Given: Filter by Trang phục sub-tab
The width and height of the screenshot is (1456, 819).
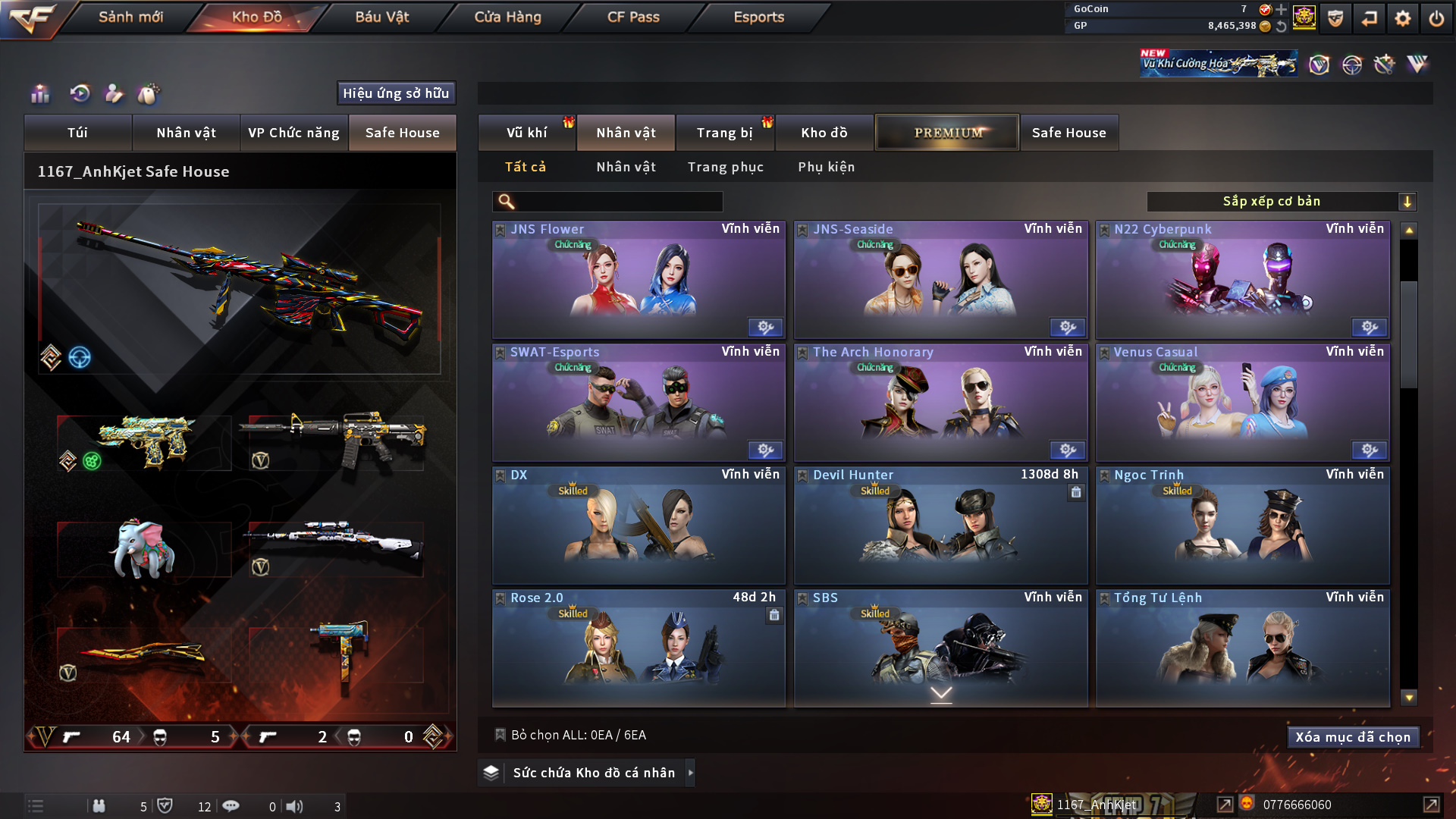Looking at the screenshot, I should [x=725, y=167].
